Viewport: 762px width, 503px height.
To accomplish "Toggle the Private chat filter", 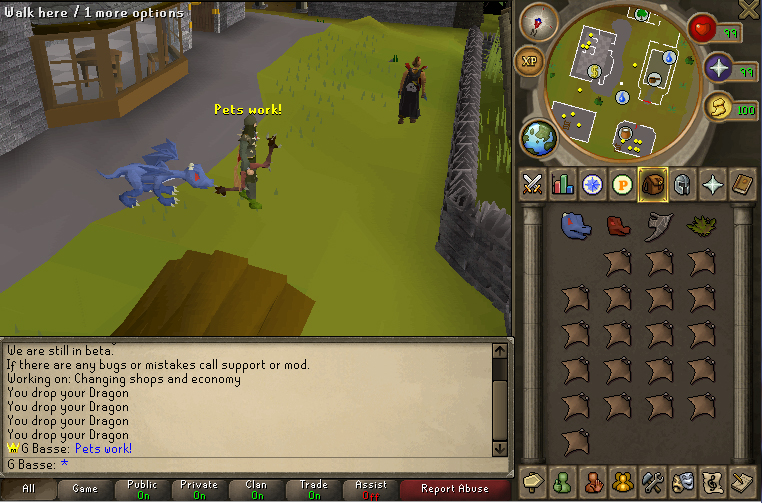I will (199, 489).
